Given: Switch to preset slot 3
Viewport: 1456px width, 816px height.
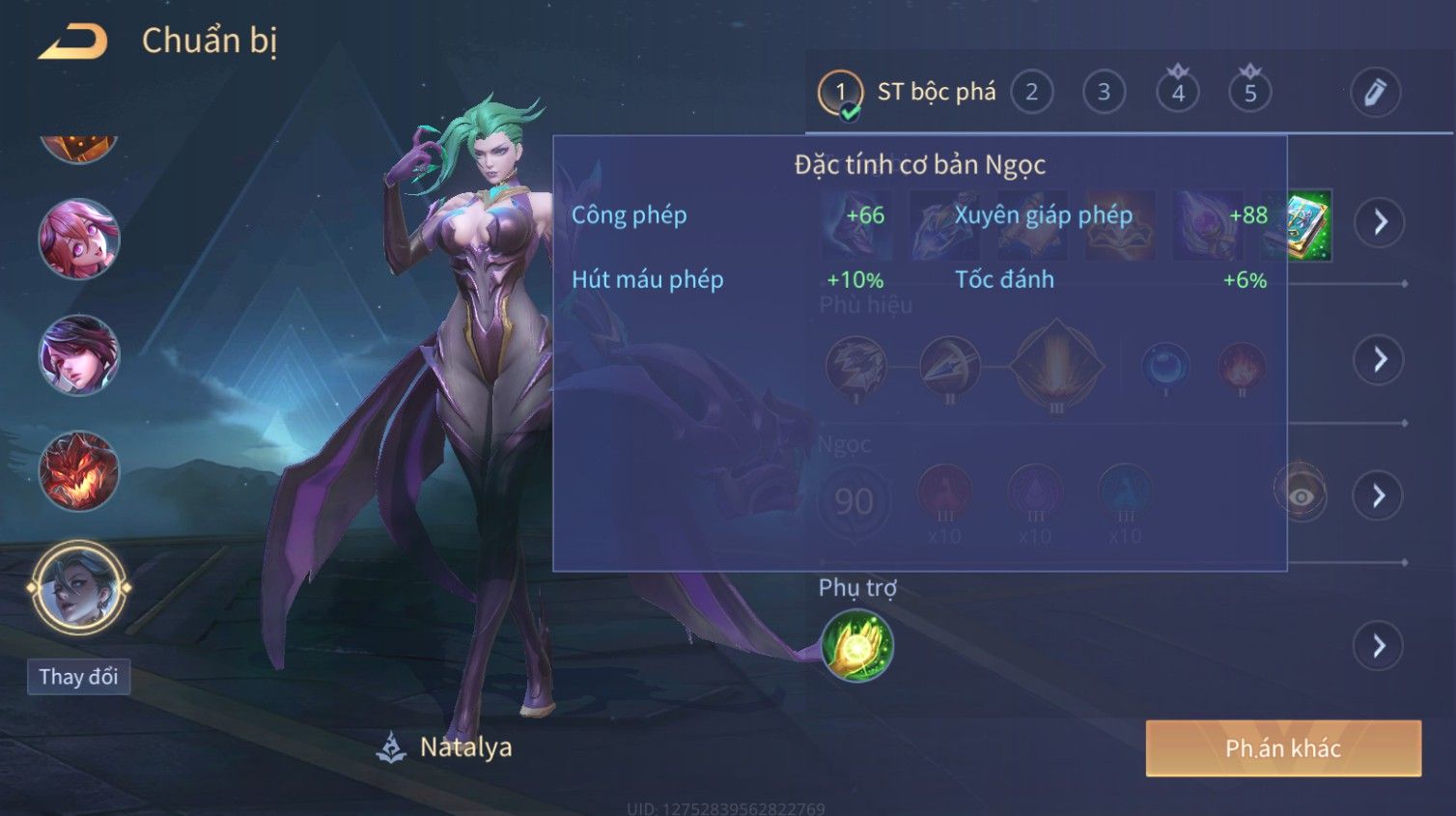Looking at the screenshot, I should tap(1104, 93).
